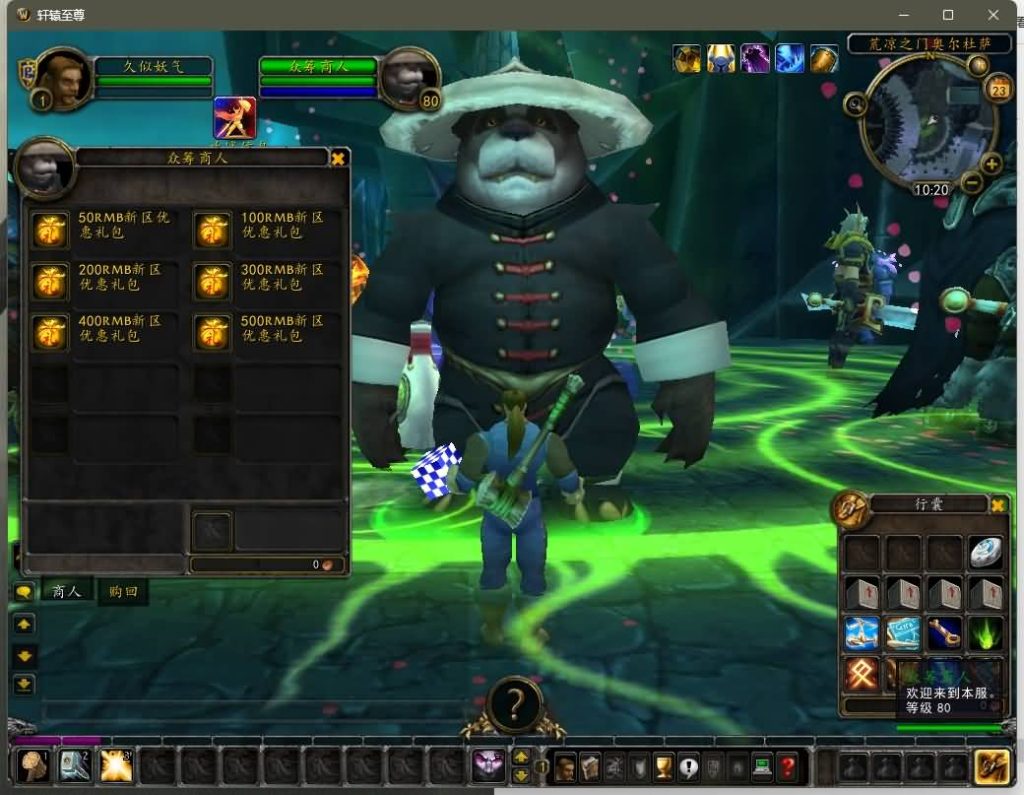This screenshot has width=1024, height=795.
Task: Use the orange rune item in bag
Action: (x=861, y=674)
